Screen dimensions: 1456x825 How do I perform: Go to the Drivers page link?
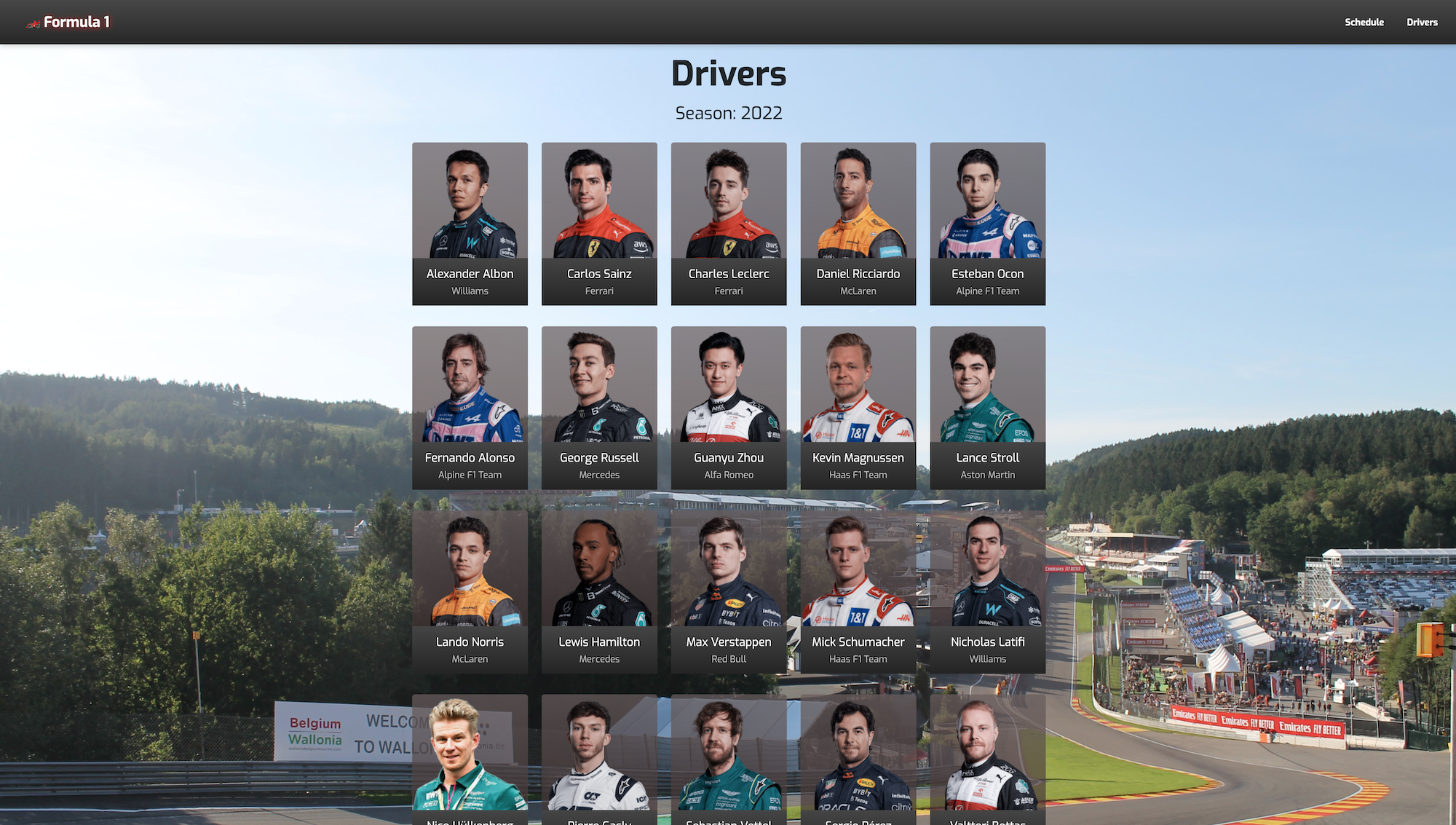[1421, 22]
